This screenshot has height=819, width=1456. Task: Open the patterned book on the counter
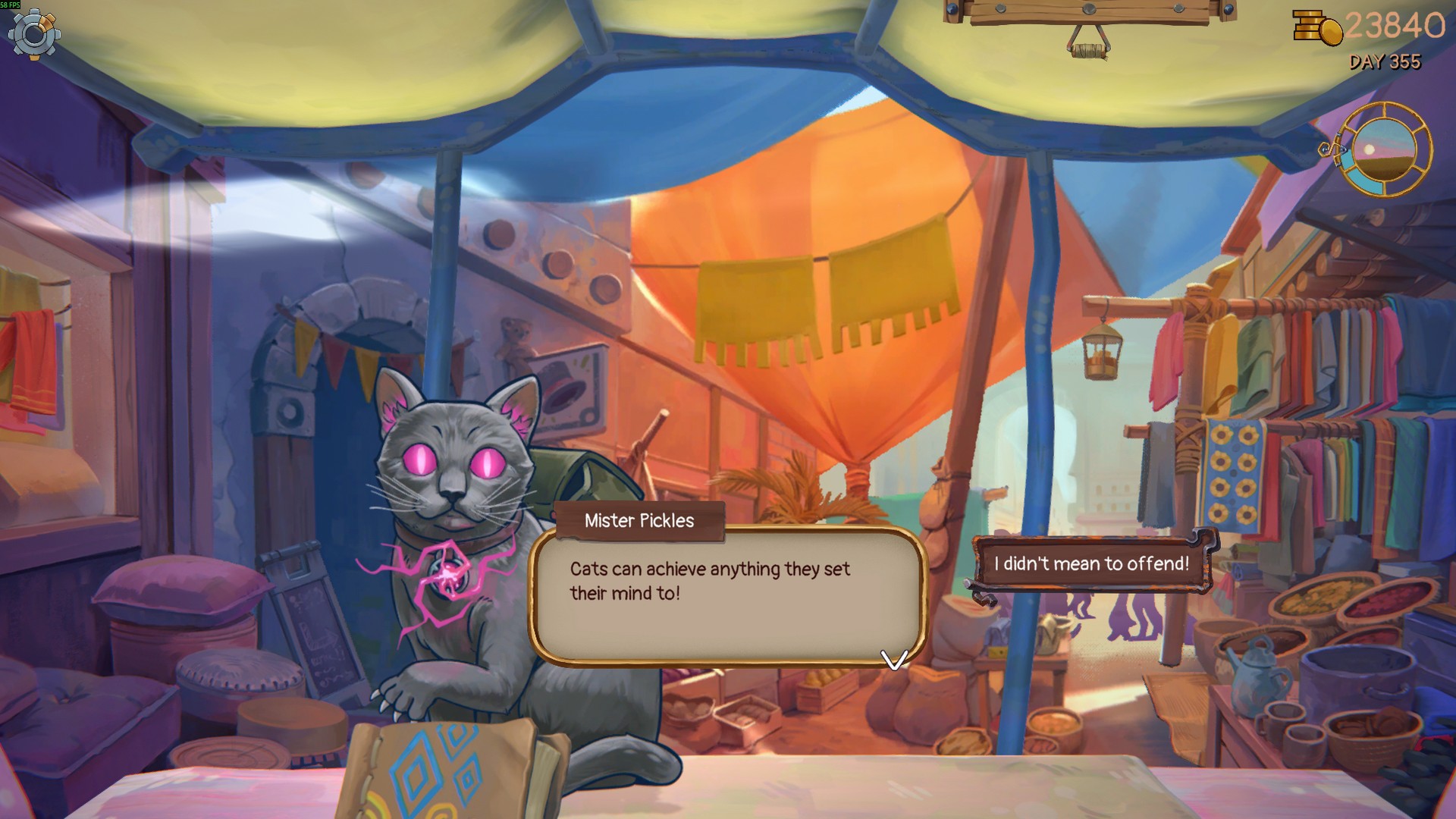(447, 770)
